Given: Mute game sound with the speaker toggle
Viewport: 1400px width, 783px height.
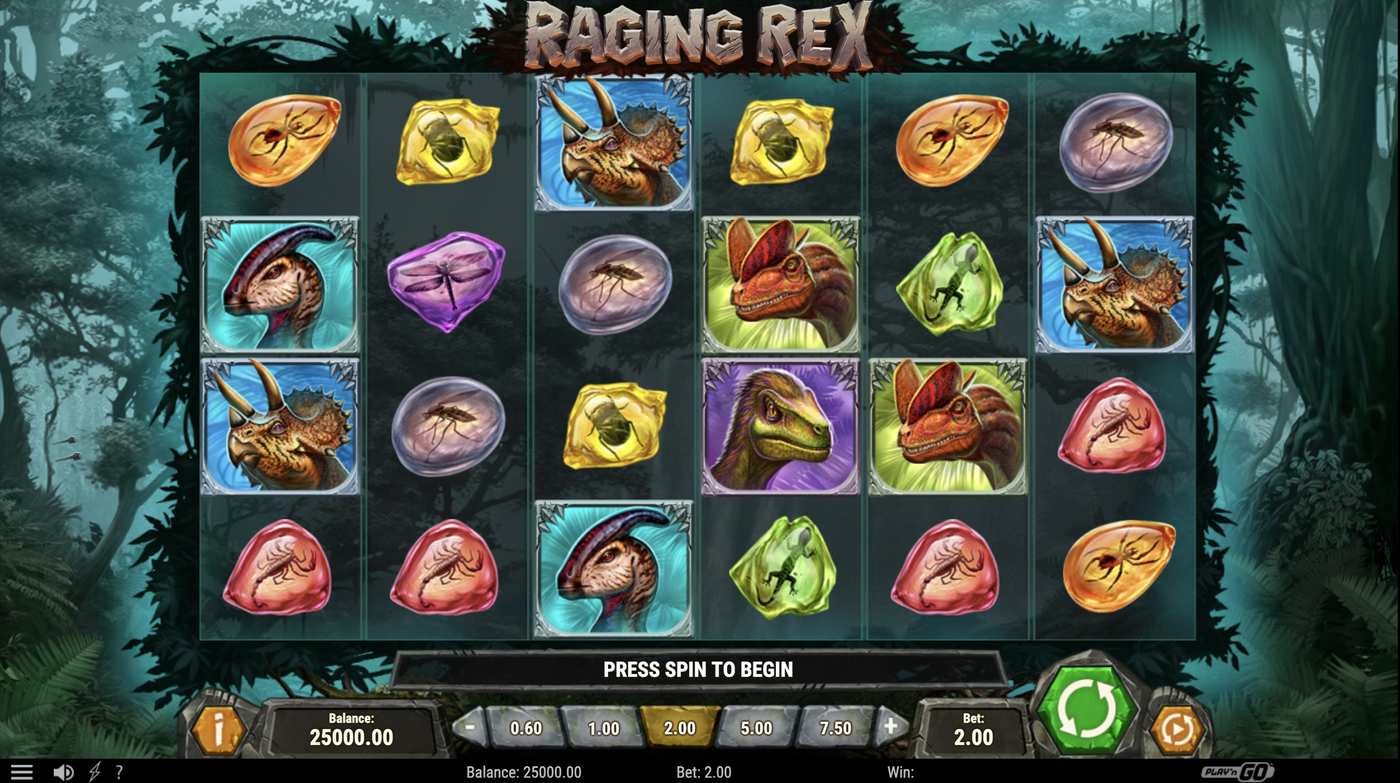Looking at the screenshot, I should pos(62,771).
